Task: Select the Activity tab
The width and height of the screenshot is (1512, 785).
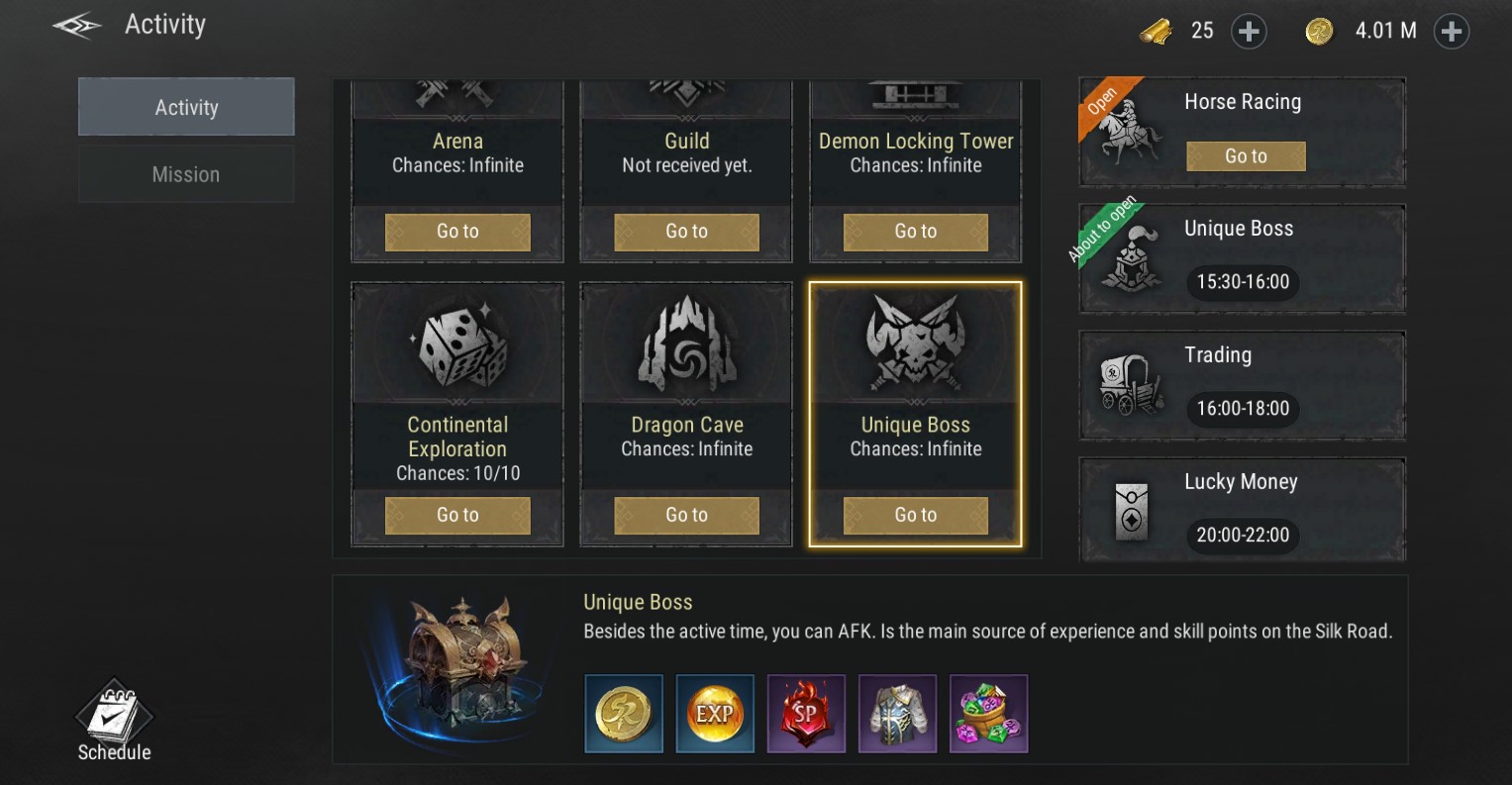Action: (x=186, y=107)
